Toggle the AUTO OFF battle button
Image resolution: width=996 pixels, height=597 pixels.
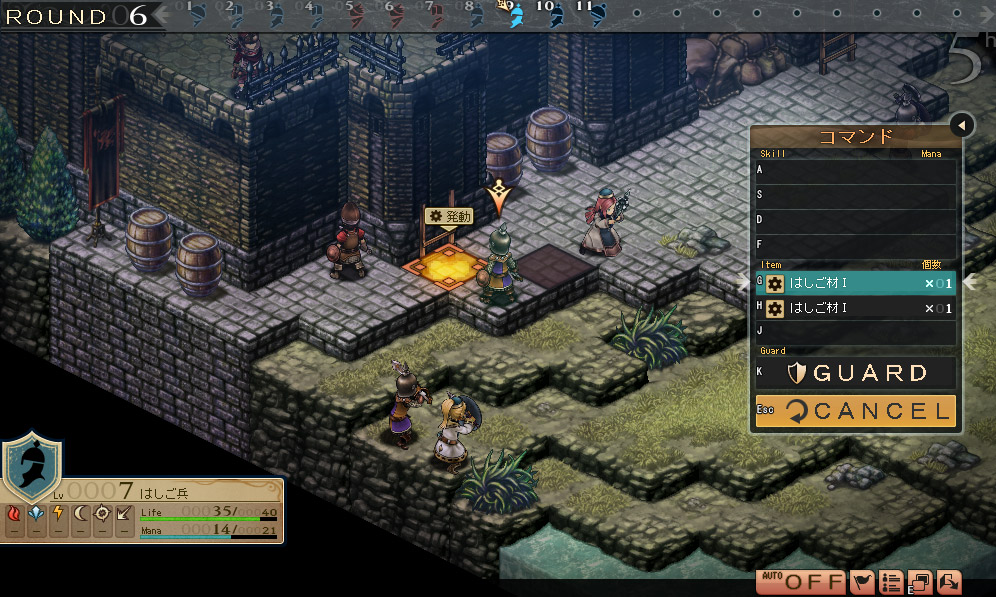(801, 581)
